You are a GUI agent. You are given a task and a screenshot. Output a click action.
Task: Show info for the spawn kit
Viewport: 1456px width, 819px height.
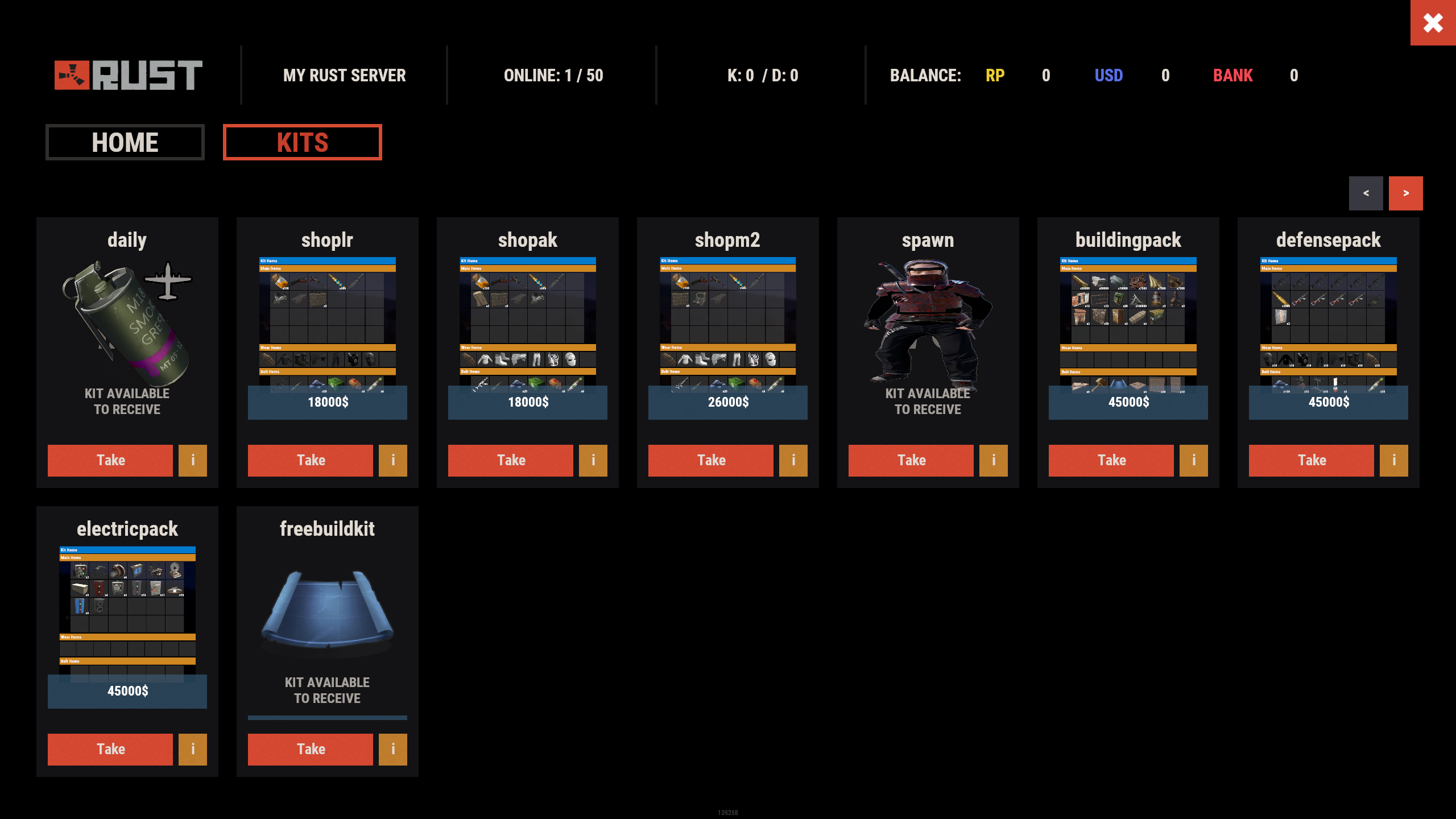(994, 460)
